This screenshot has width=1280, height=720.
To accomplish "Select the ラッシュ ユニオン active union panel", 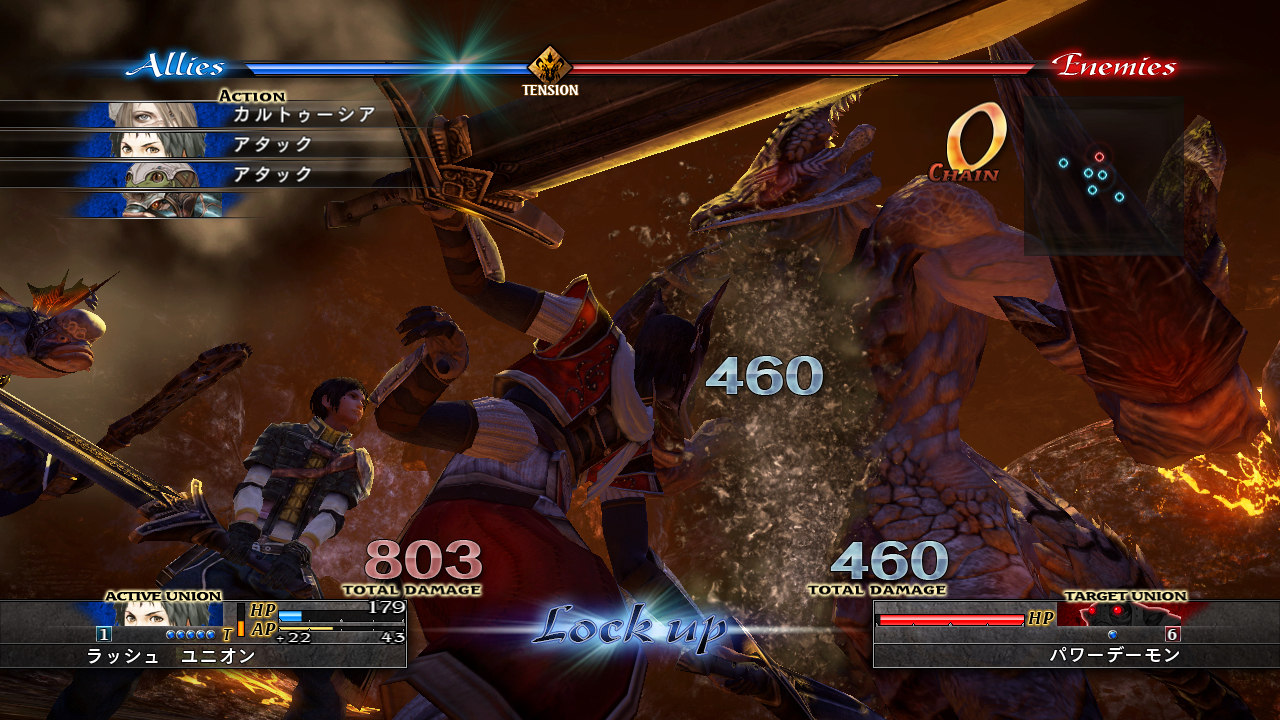I will pos(203,633).
